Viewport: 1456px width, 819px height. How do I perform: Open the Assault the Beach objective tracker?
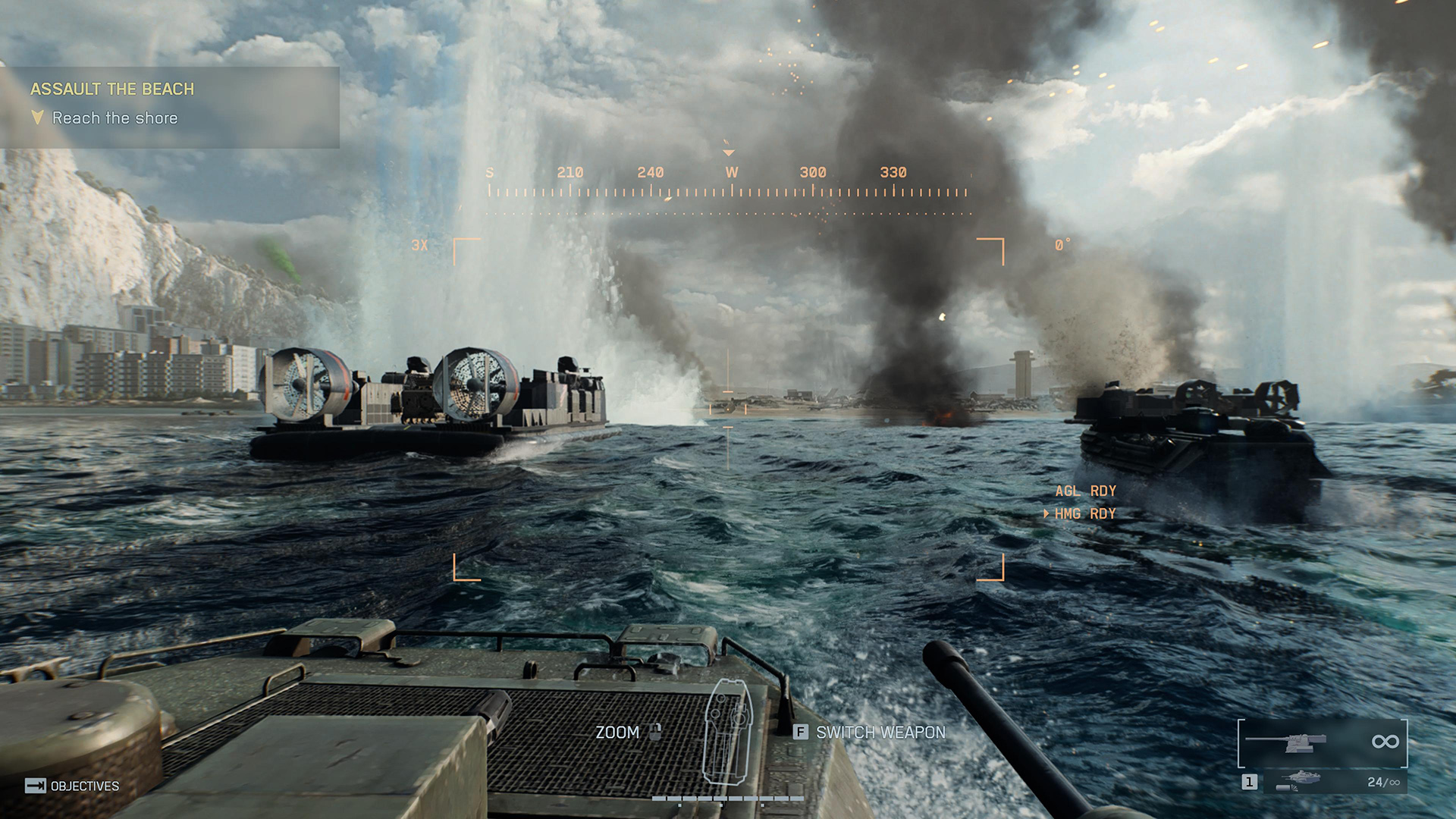[111, 89]
